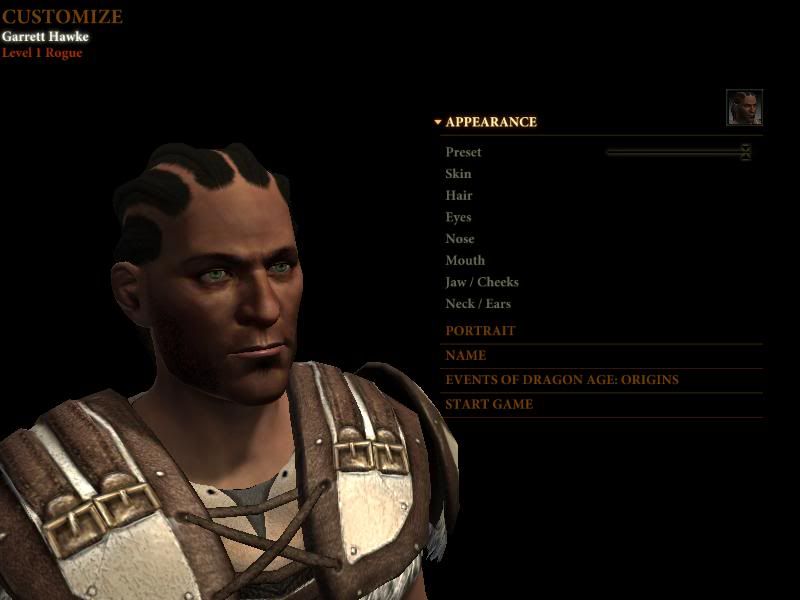Choose the Jaw / Cheeks entry

click(482, 283)
